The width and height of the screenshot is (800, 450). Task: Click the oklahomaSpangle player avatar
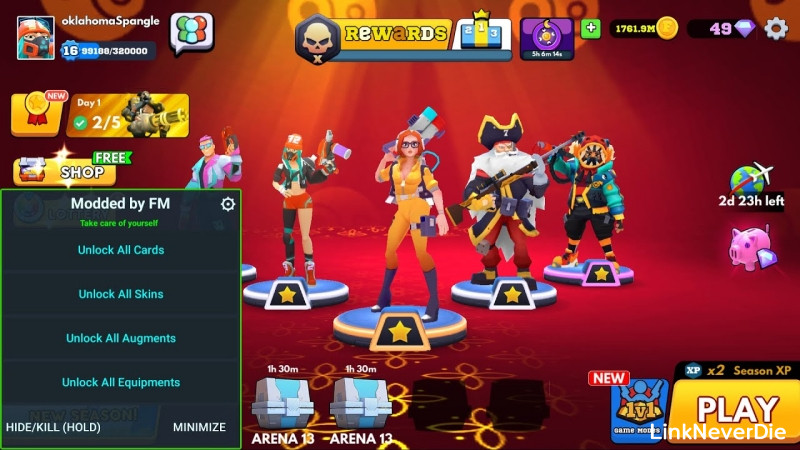(x=35, y=37)
